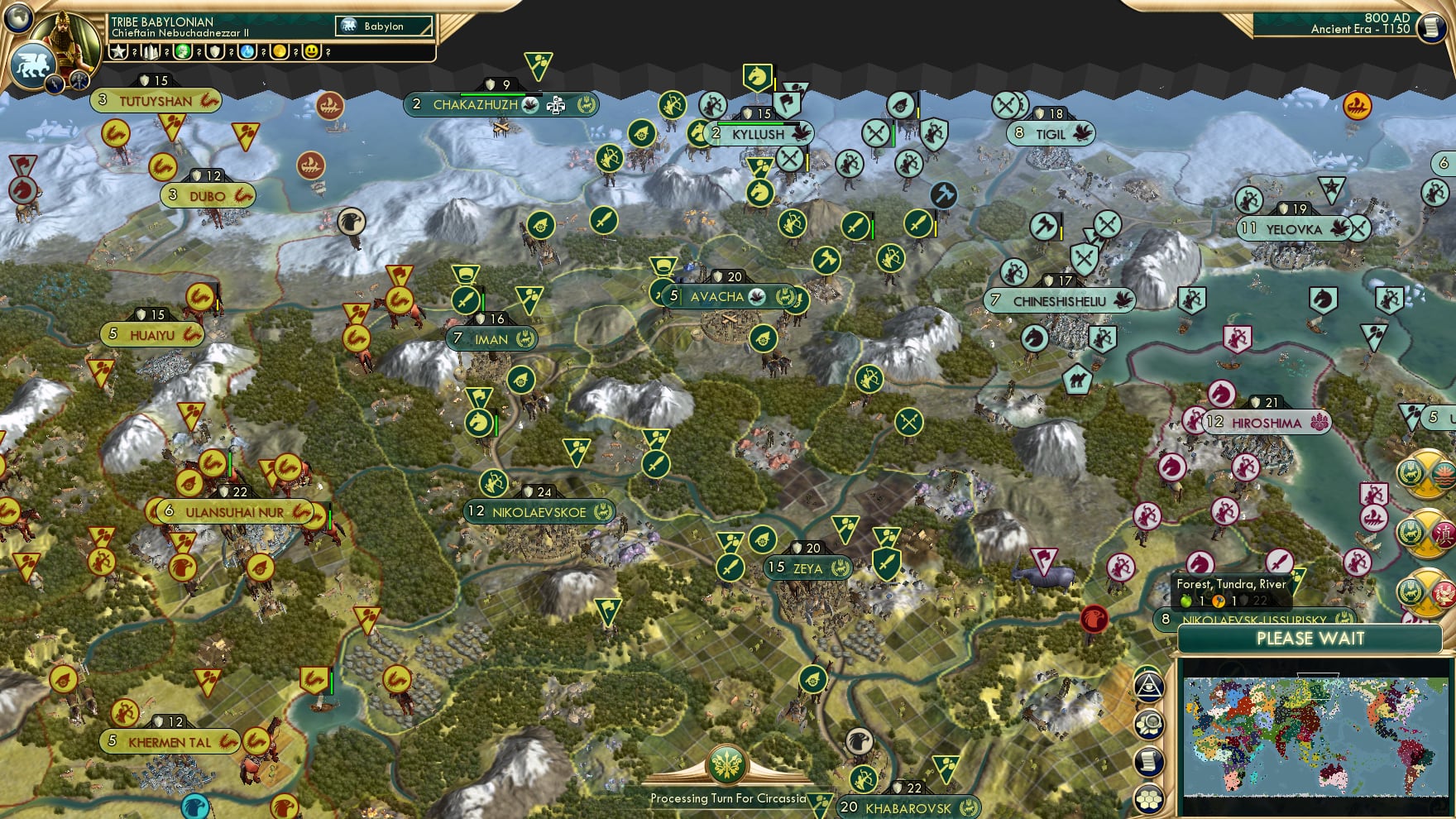Image resolution: width=1456 pixels, height=819 pixels.
Task: Click the crossed-tools icon beneath the leader portrait
Action: [x=79, y=82]
